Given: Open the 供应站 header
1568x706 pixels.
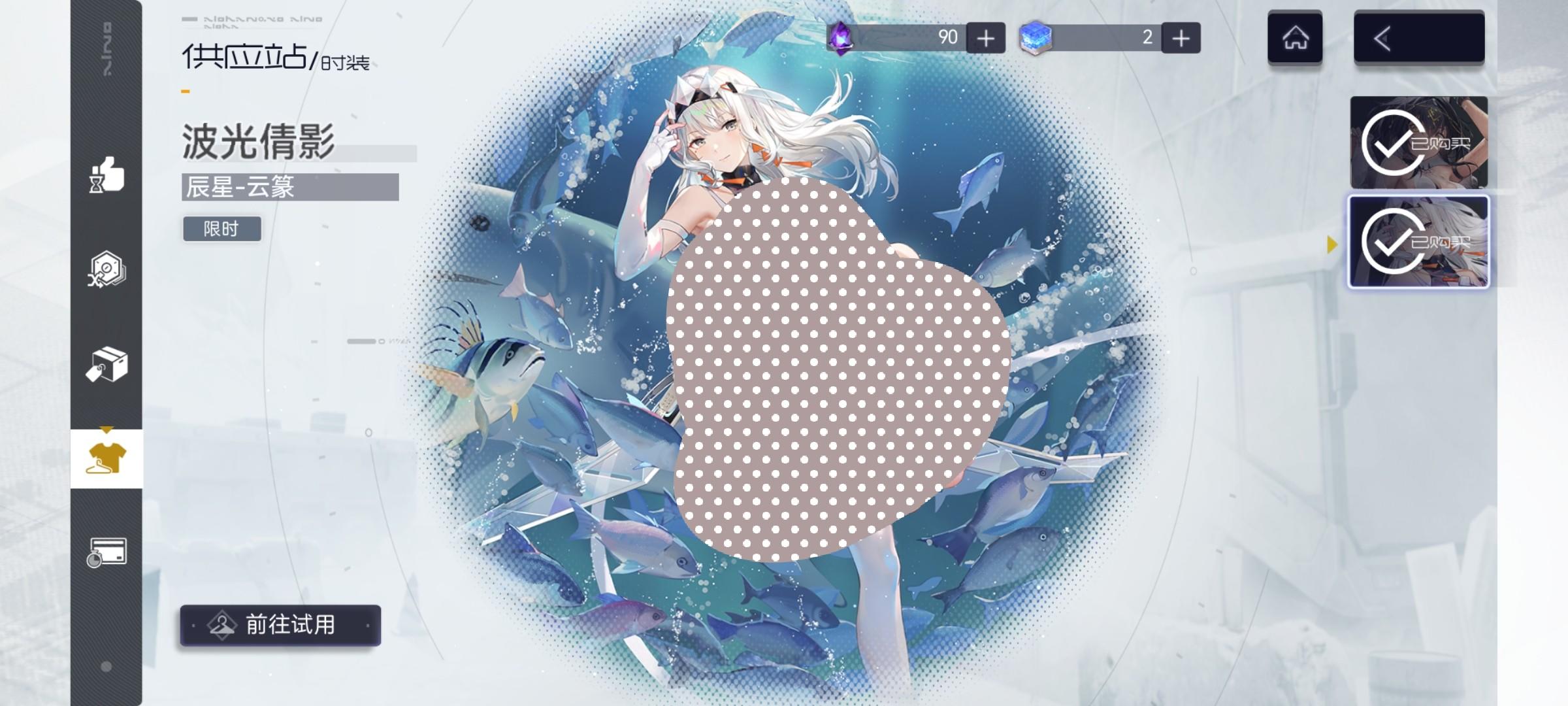Looking at the screenshot, I should 244,58.
